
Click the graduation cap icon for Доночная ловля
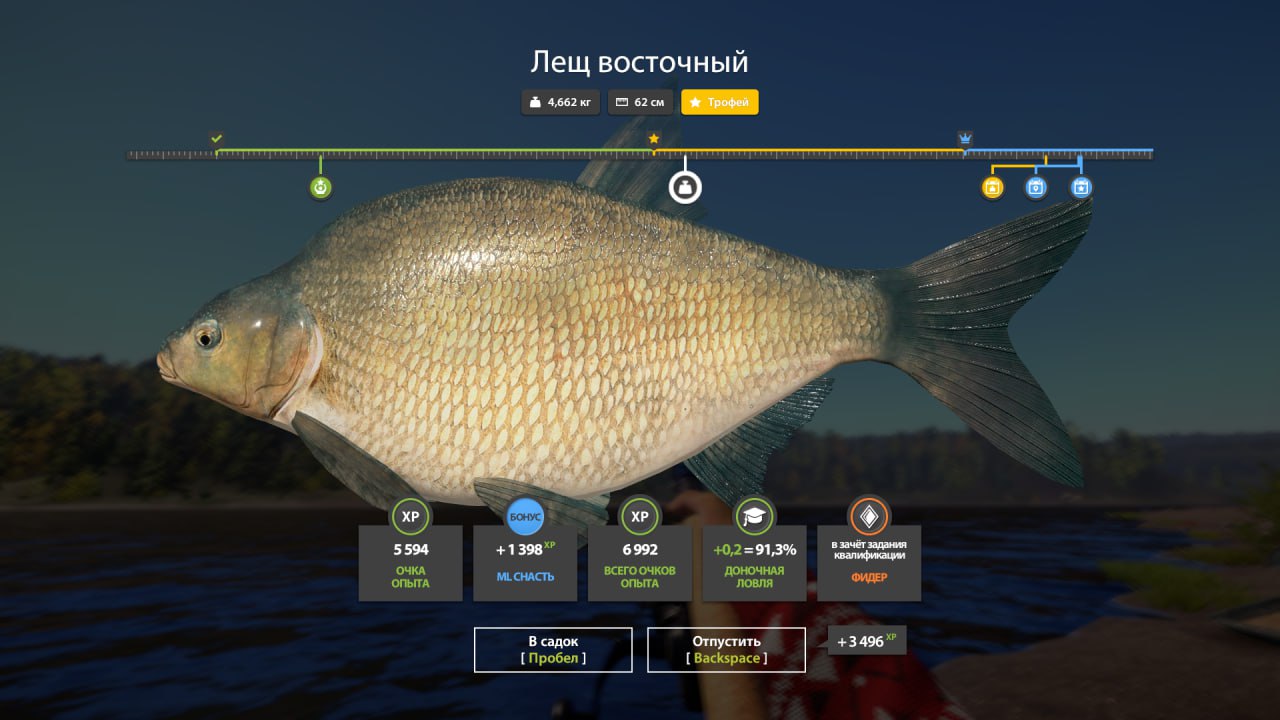coord(754,517)
